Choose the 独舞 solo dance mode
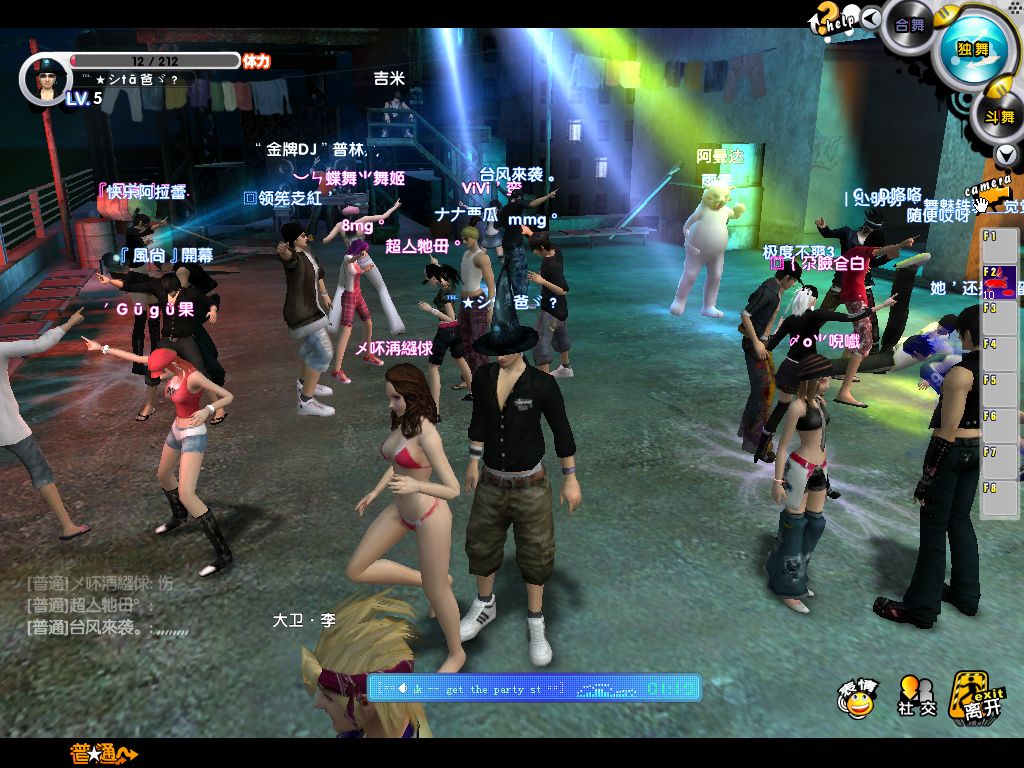 972,47
